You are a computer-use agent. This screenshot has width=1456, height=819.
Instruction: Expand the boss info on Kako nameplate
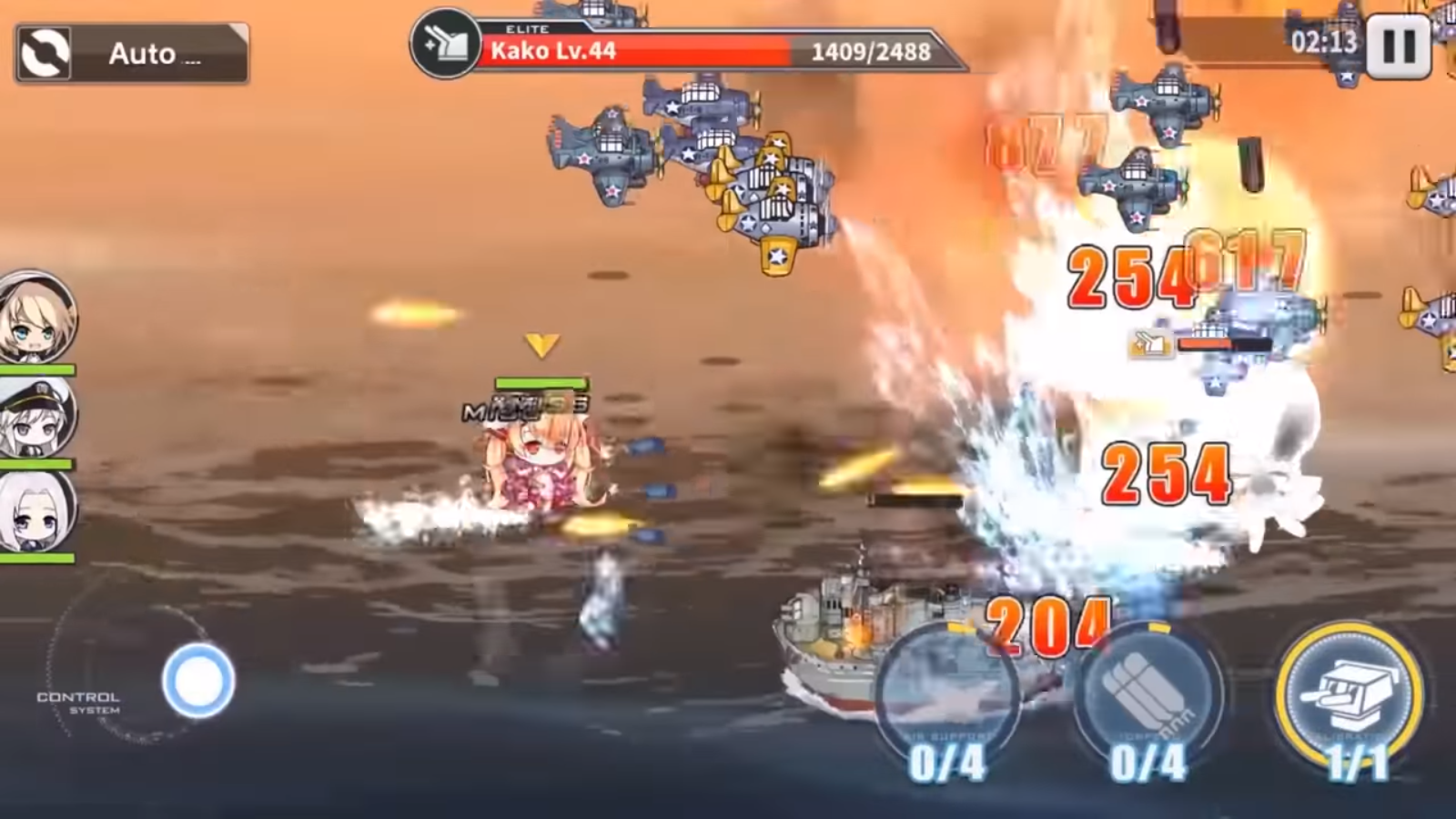click(555, 51)
